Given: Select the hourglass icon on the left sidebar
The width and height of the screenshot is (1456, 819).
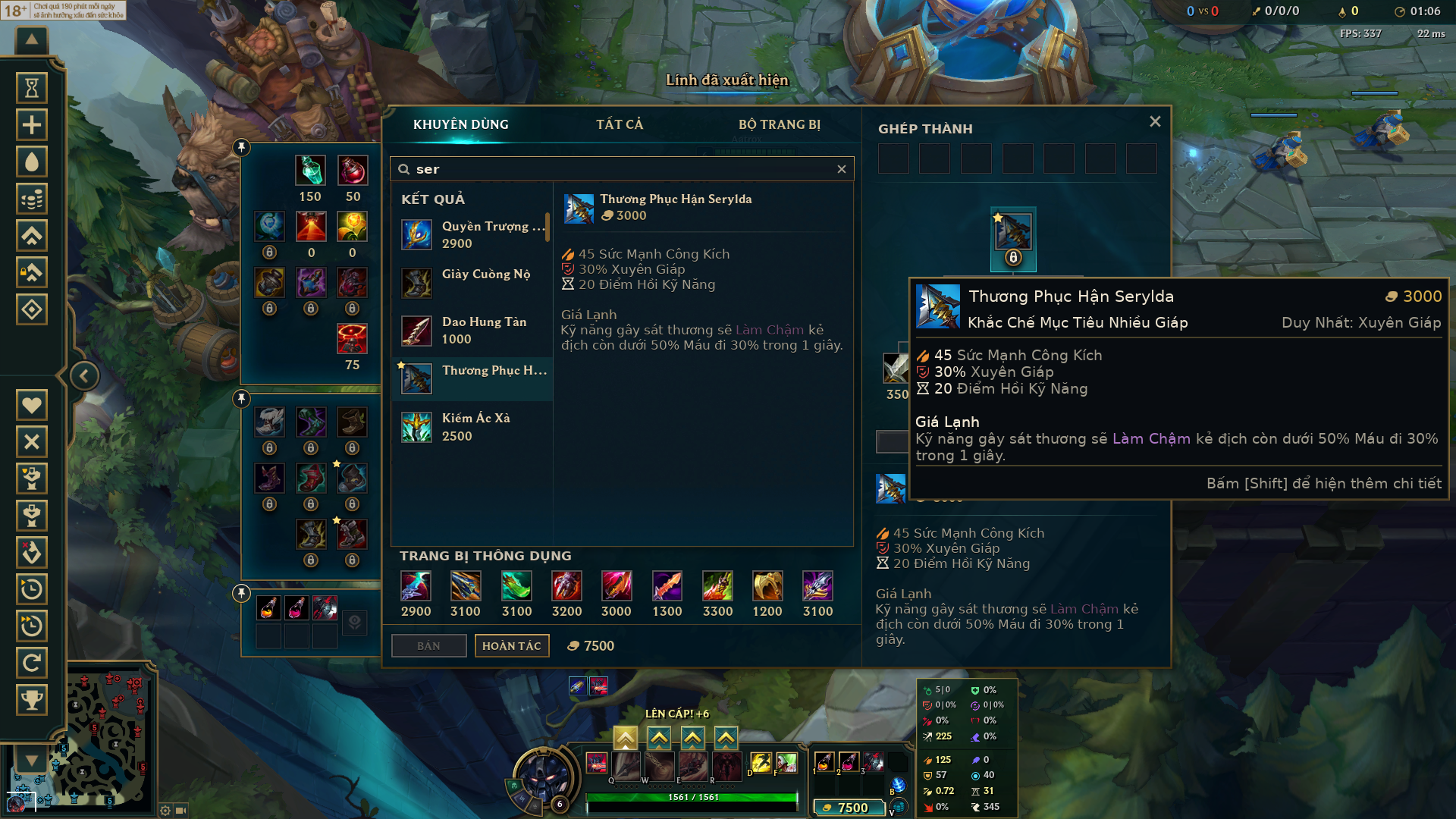Looking at the screenshot, I should 32,87.
